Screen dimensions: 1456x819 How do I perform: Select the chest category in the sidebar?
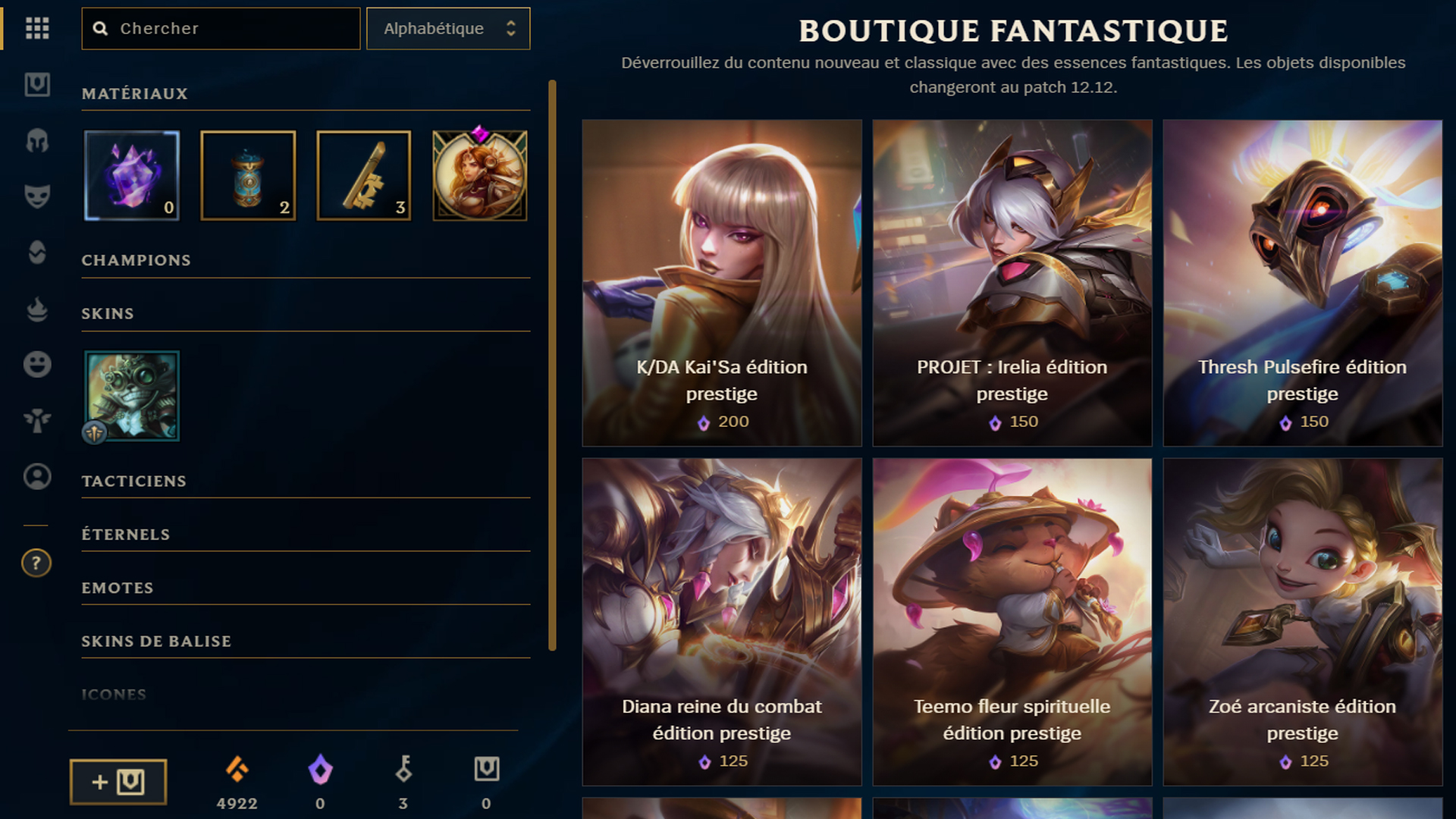point(36,86)
